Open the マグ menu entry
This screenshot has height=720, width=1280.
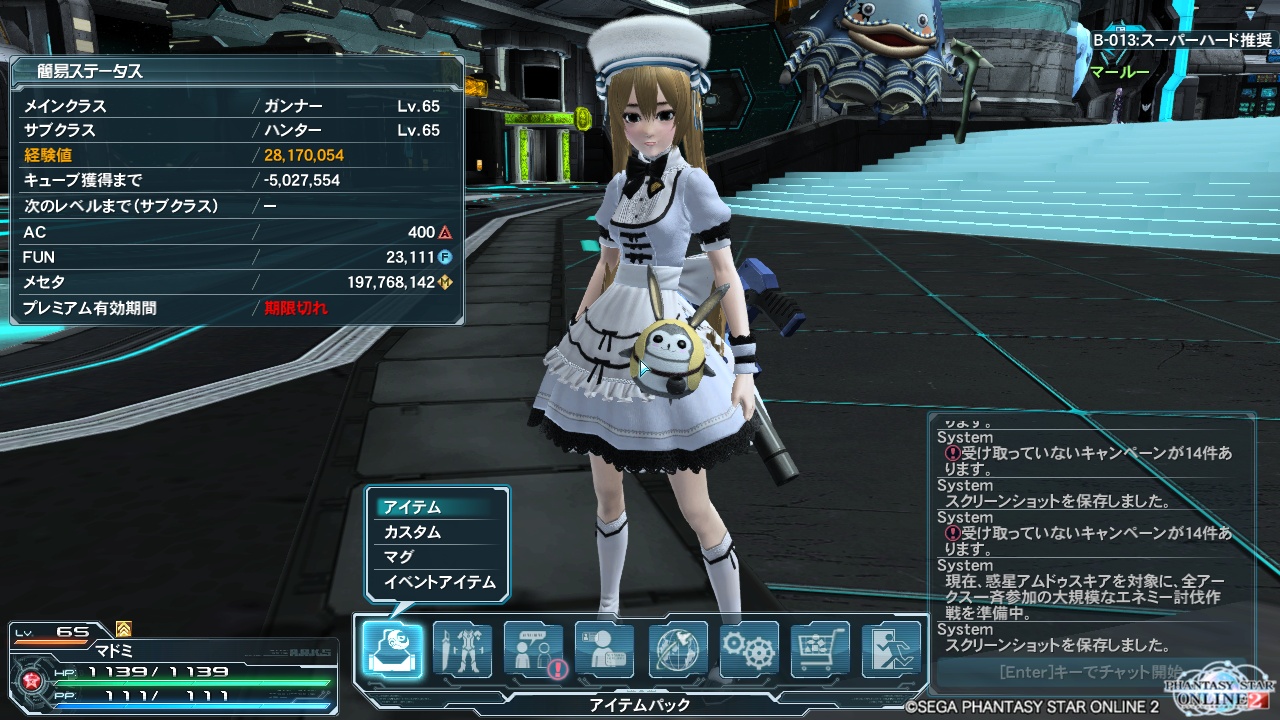click(x=438, y=557)
